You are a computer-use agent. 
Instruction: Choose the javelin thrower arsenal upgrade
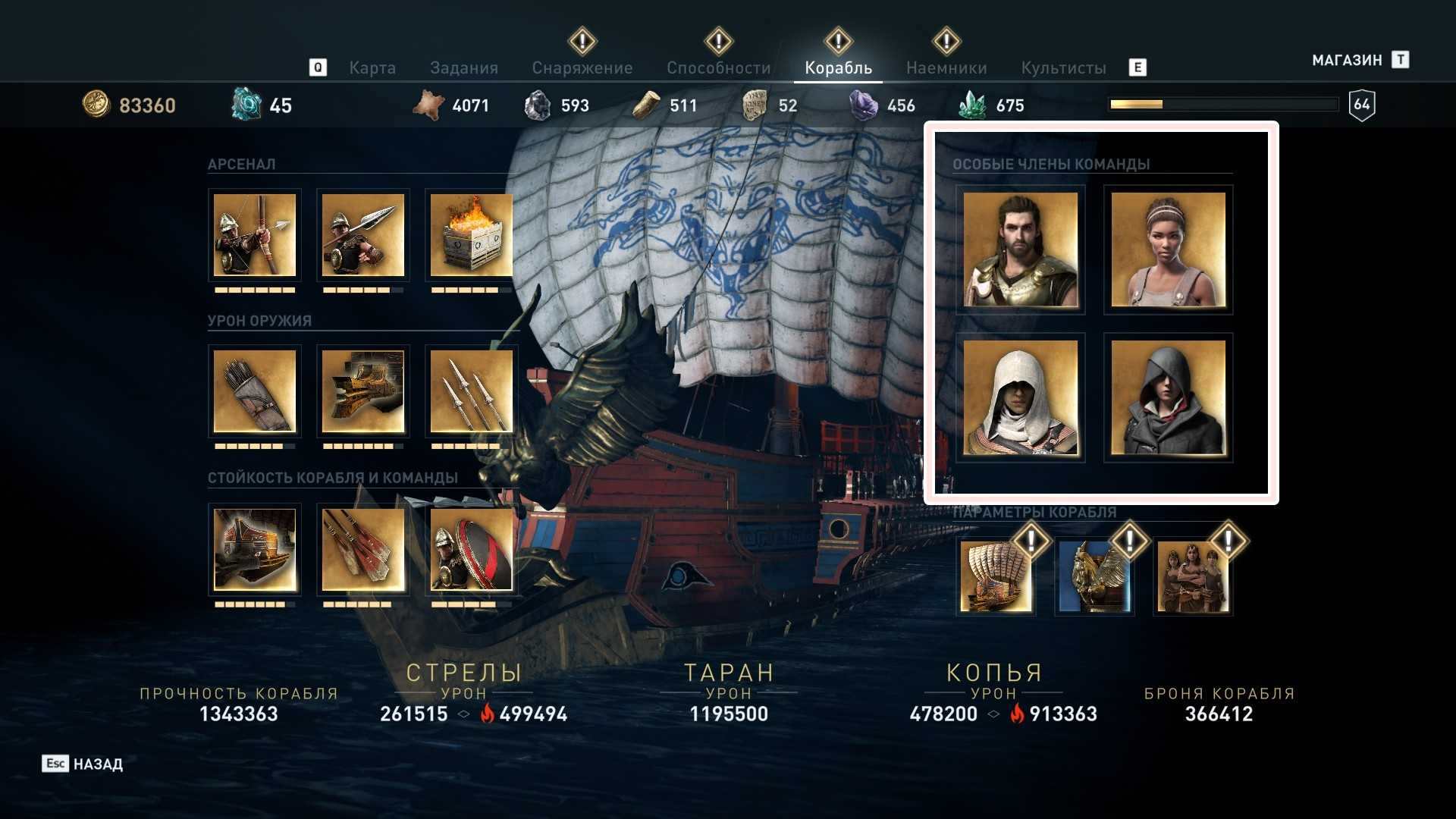point(363,235)
